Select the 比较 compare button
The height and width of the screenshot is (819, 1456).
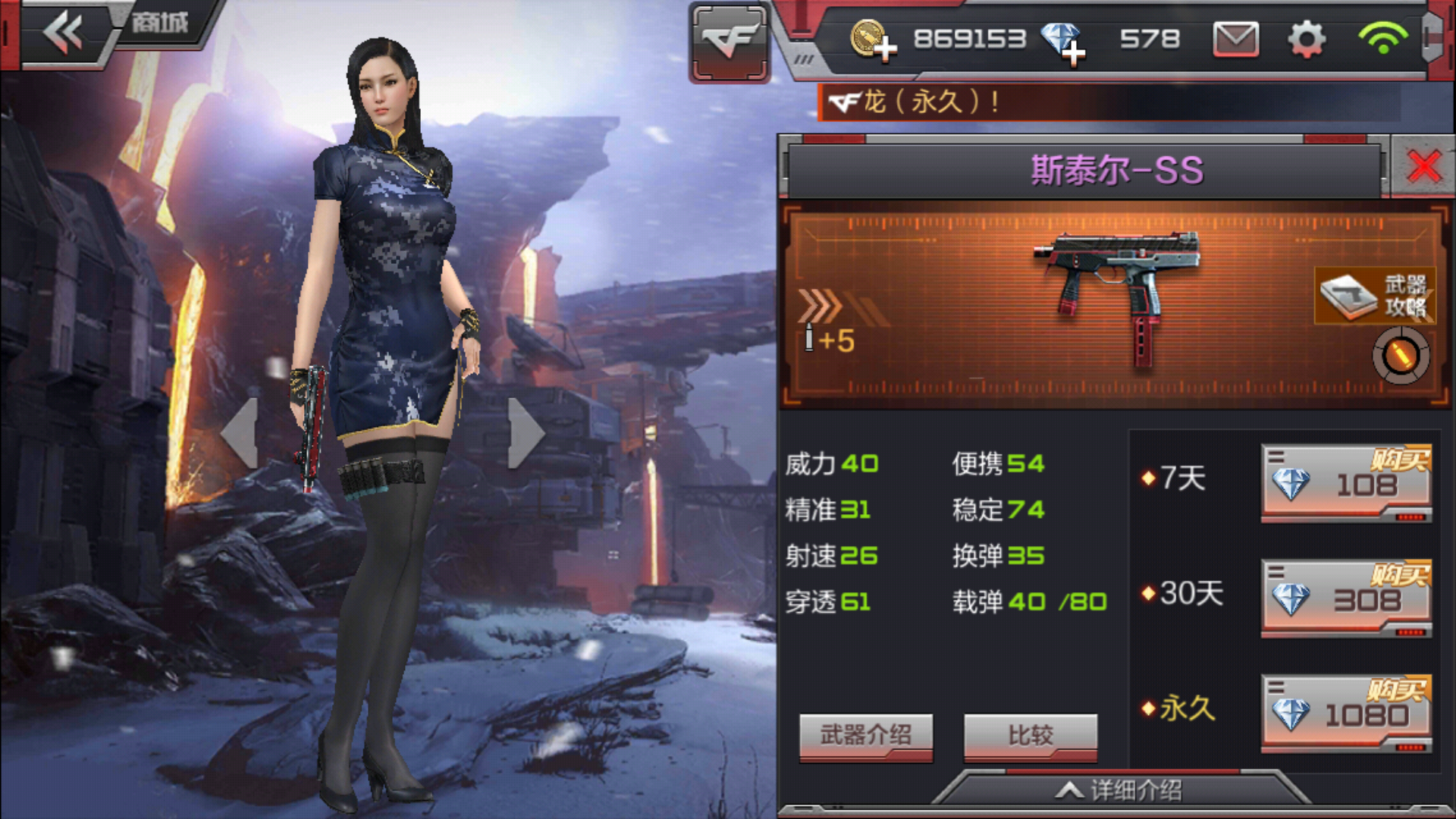coord(1030,735)
